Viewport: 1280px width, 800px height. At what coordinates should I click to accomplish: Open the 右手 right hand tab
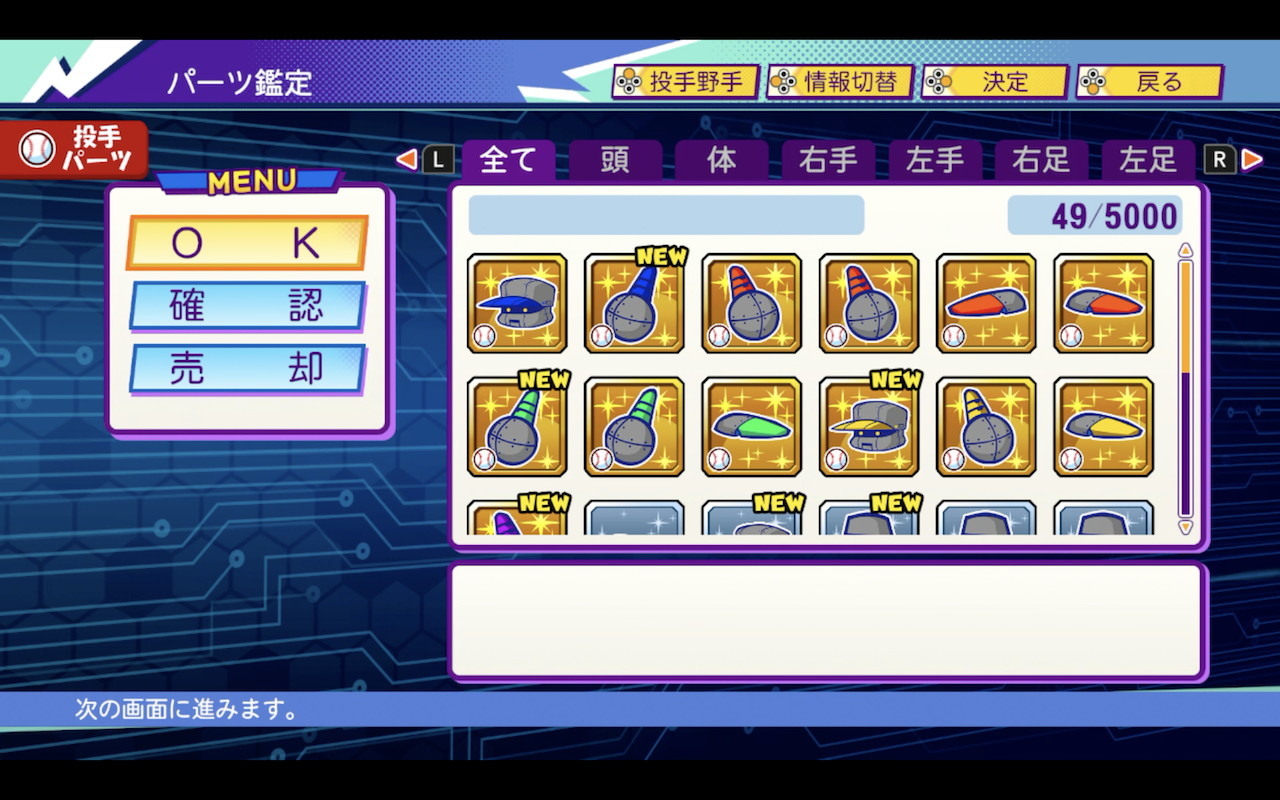coord(827,160)
